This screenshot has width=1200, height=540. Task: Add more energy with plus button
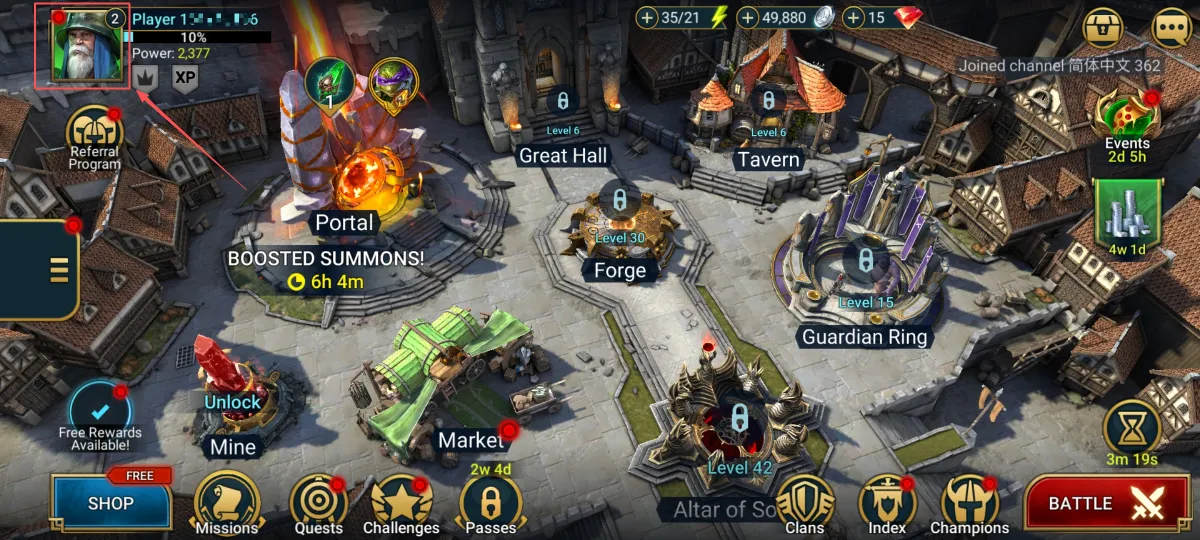click(x=647, y=18)
